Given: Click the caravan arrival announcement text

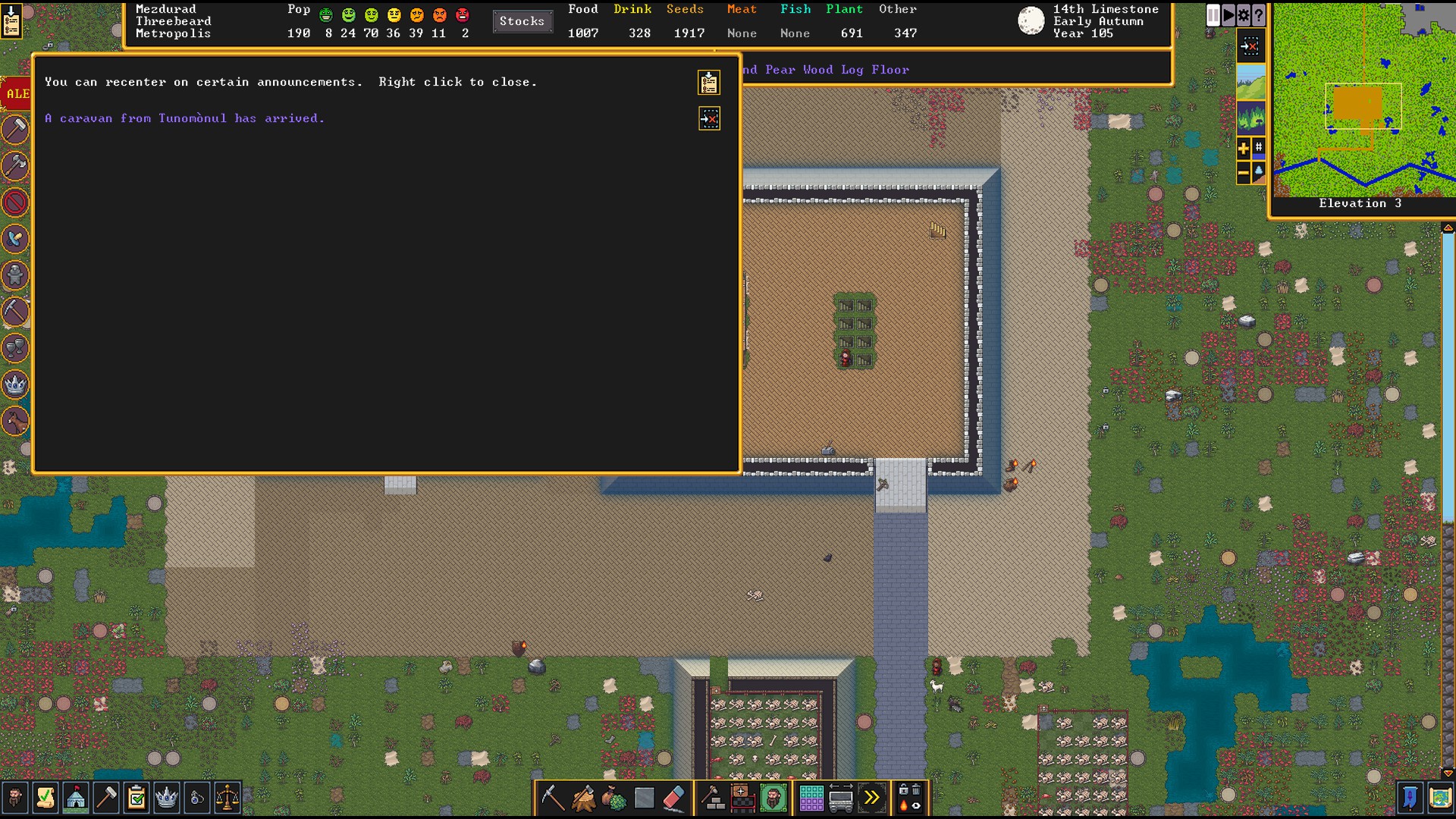Looking at the screenshot, I should (x=184, y=118).
